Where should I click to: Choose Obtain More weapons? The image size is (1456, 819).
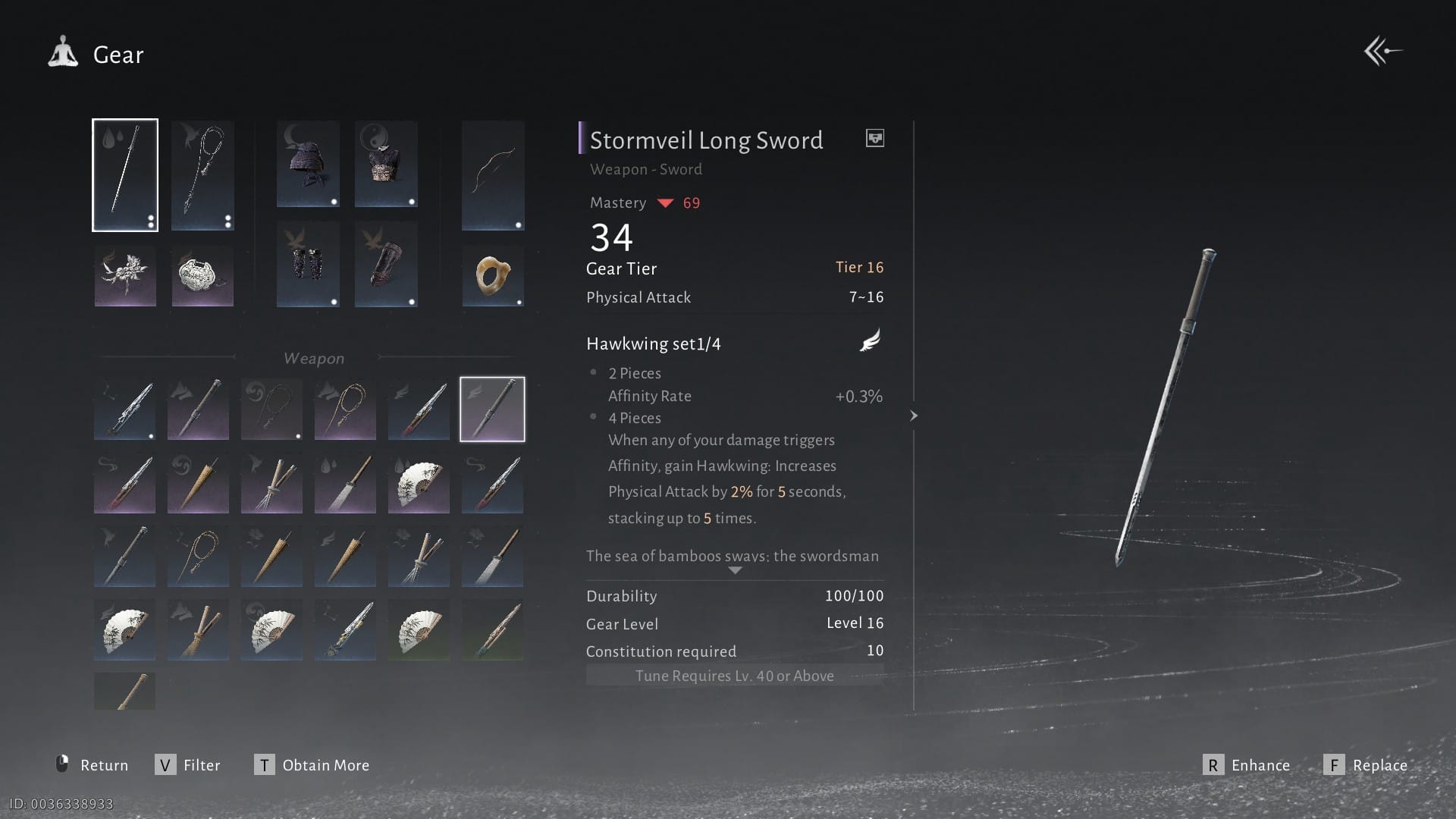tap(312, 765)
